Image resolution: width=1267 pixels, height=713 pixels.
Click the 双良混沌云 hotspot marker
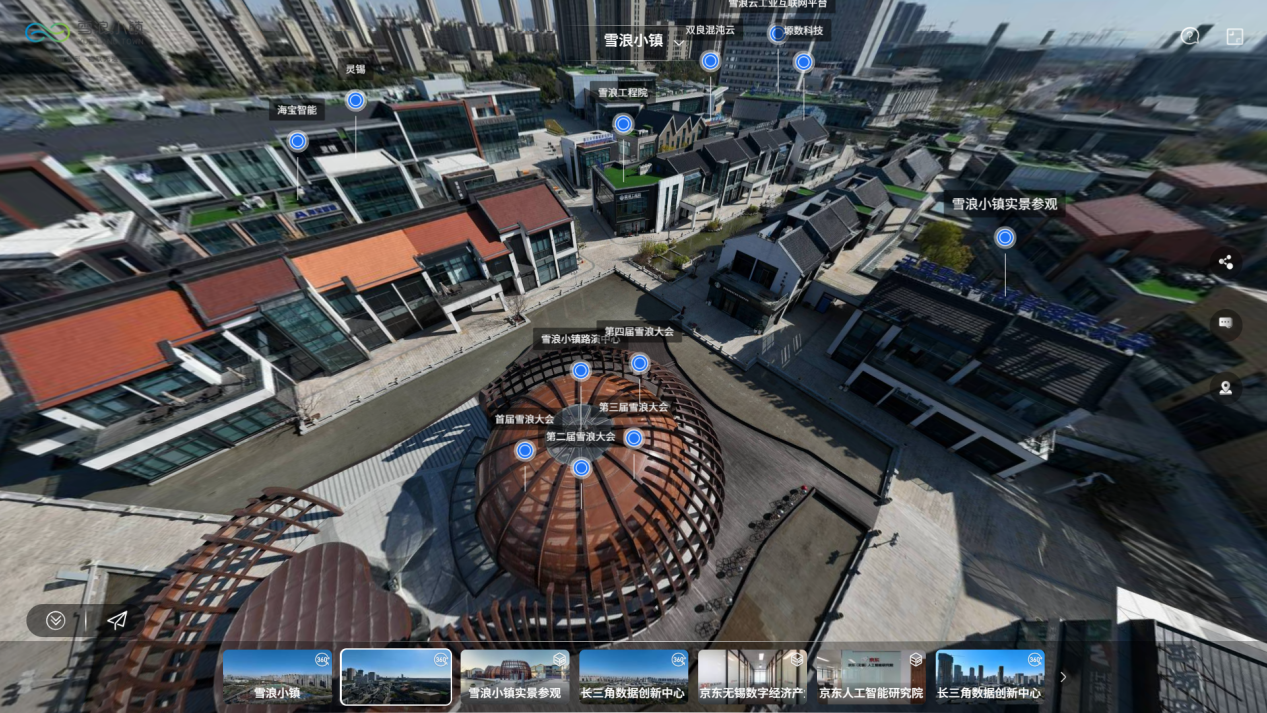(x=710, y=61)
